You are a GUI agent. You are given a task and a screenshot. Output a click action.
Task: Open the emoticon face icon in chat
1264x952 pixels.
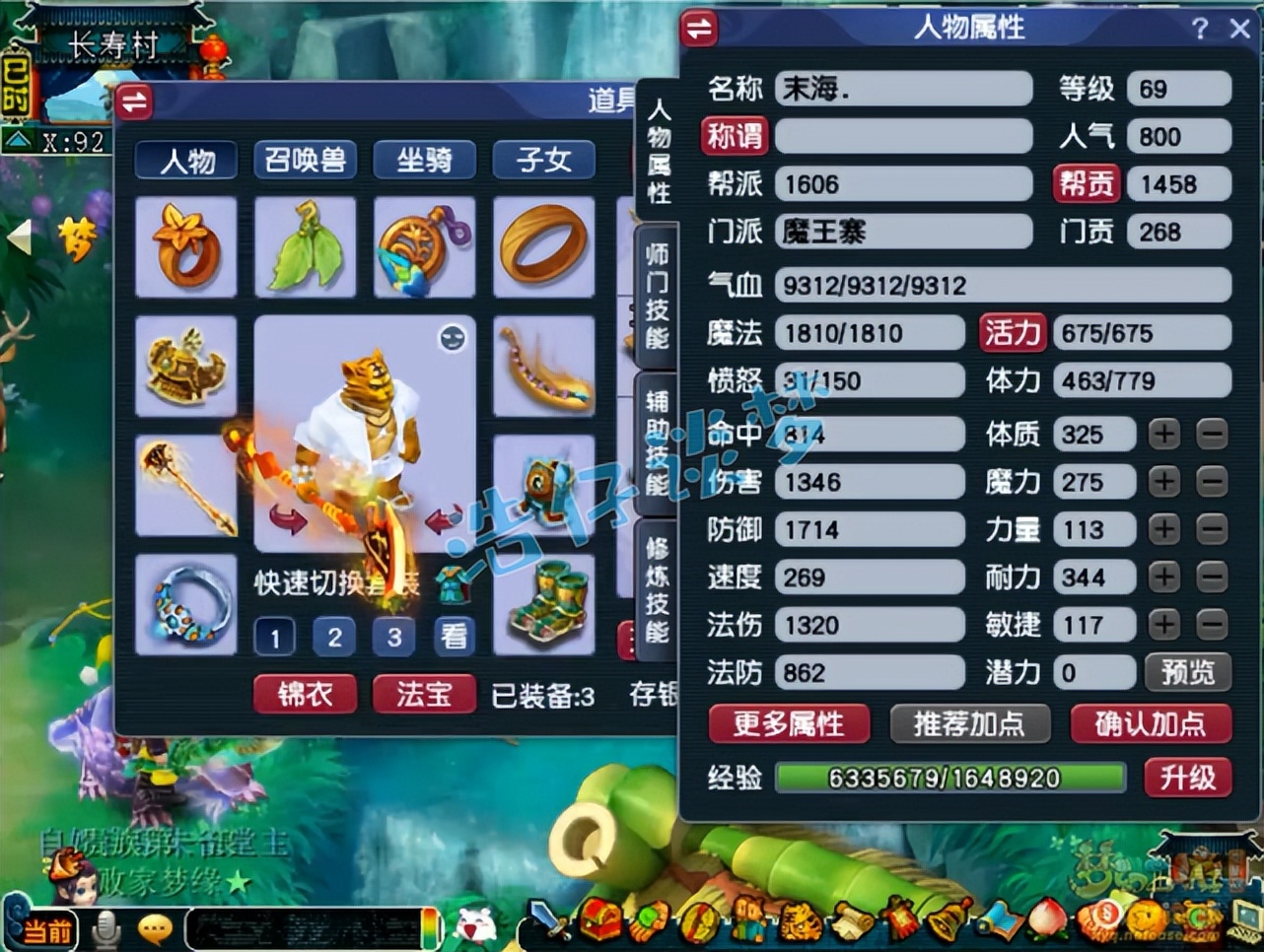point(153,926)
